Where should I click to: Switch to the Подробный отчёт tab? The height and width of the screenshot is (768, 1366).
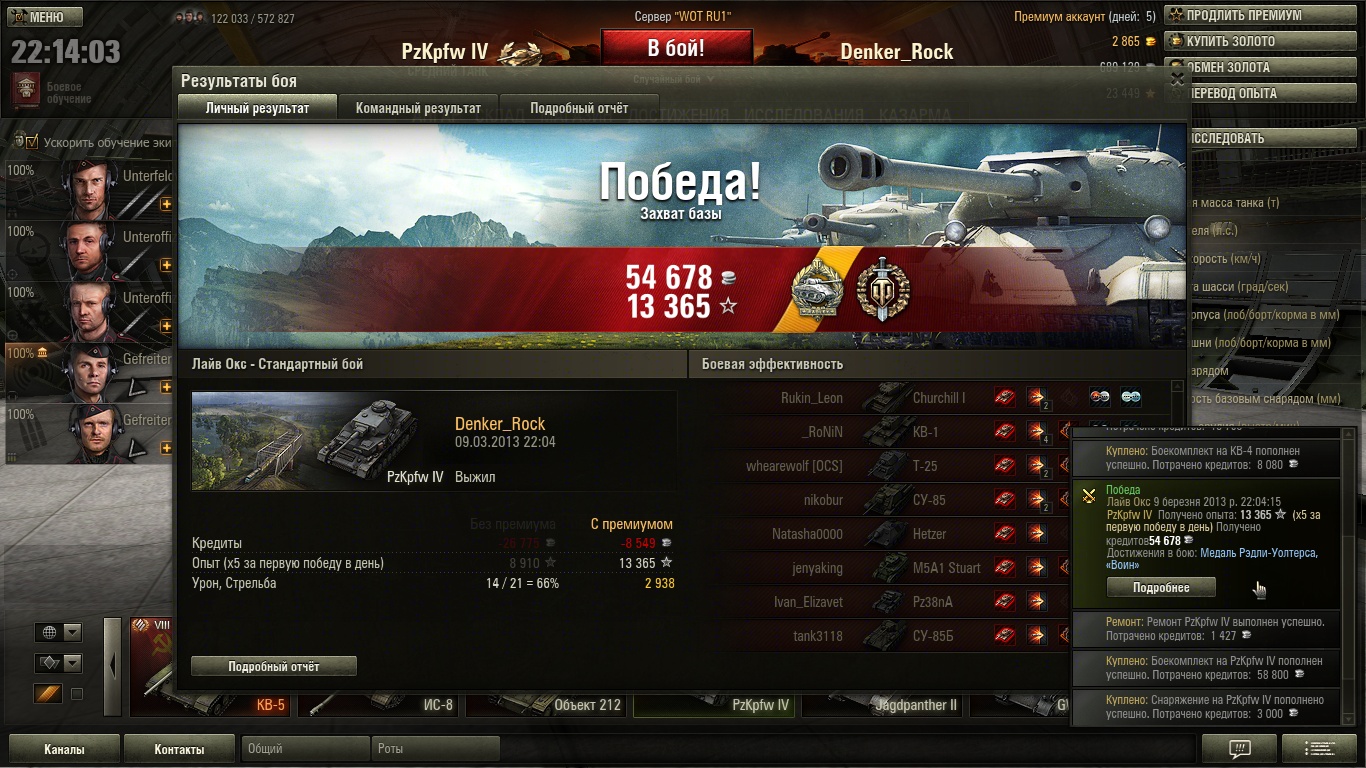tap(579, 108)
